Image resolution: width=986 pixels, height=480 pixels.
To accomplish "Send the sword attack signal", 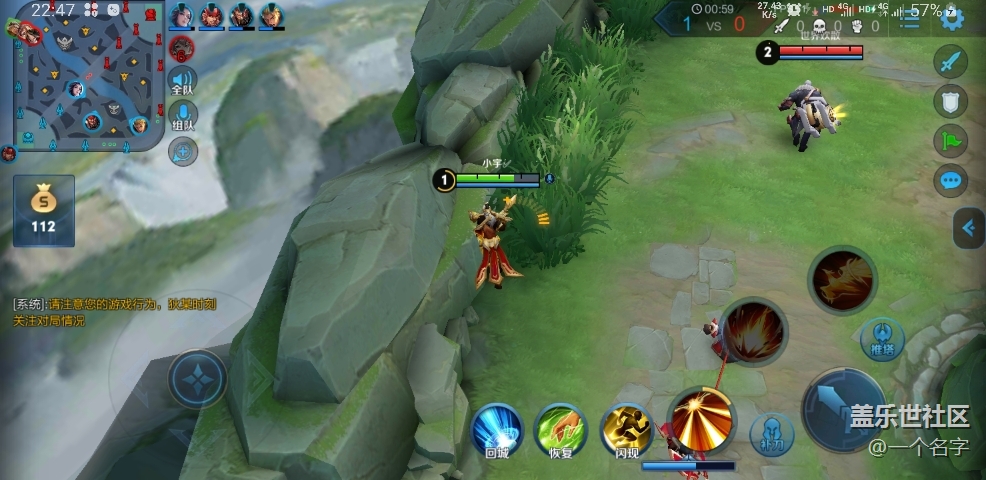I will coord(951,61).
